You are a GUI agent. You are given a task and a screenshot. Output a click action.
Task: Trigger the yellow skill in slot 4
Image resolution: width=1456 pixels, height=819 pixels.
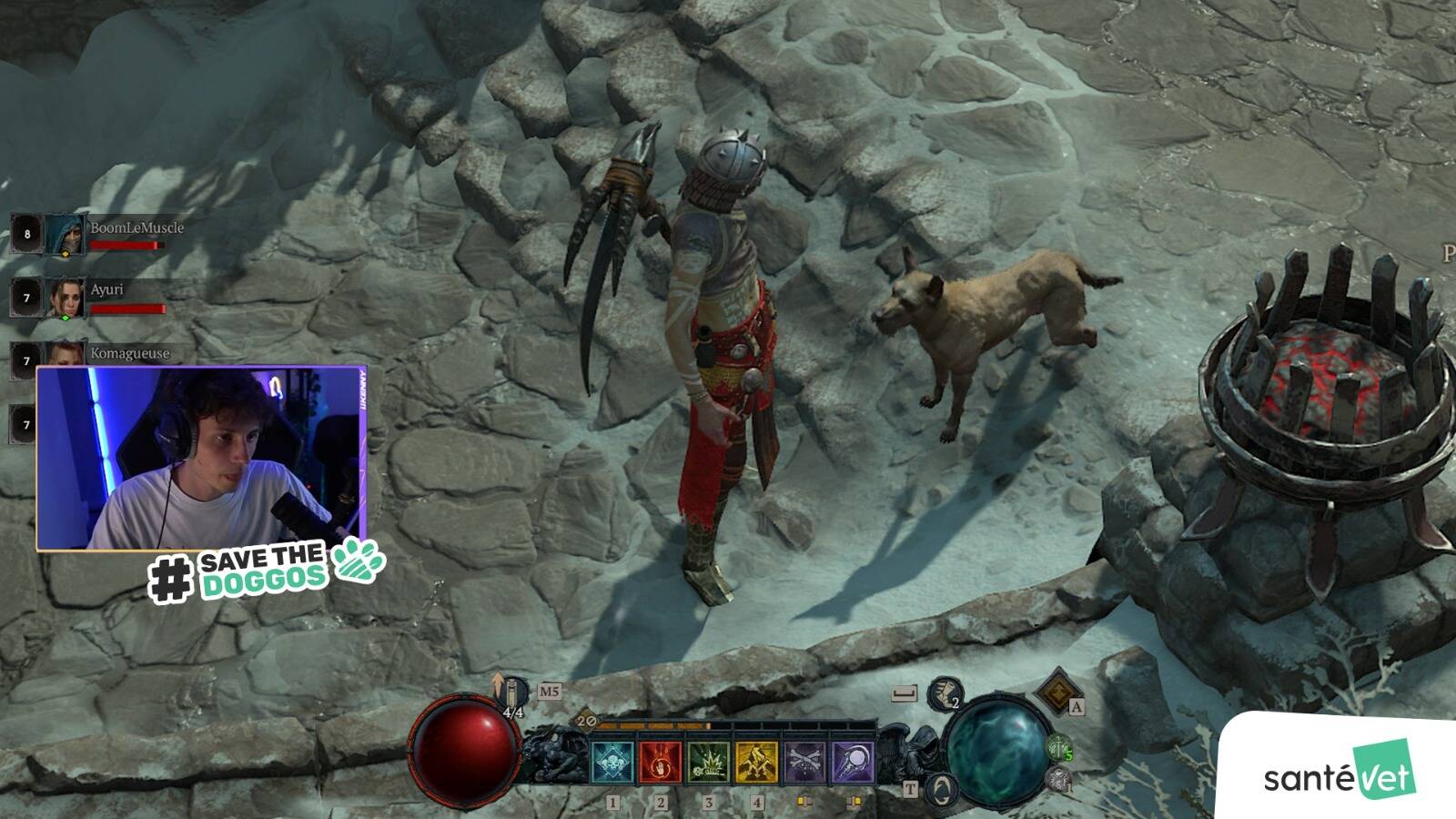tap(756, 762)
